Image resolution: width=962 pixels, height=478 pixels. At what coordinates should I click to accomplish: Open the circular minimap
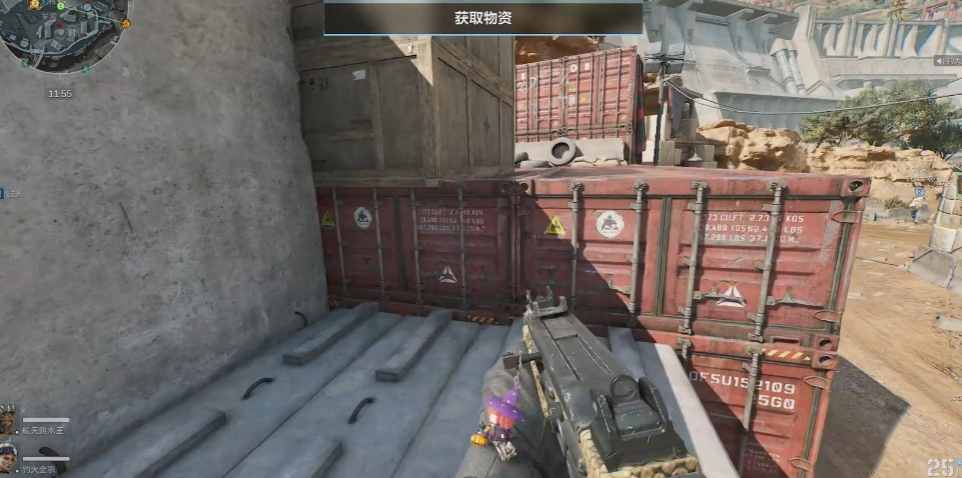click(63, 33)
